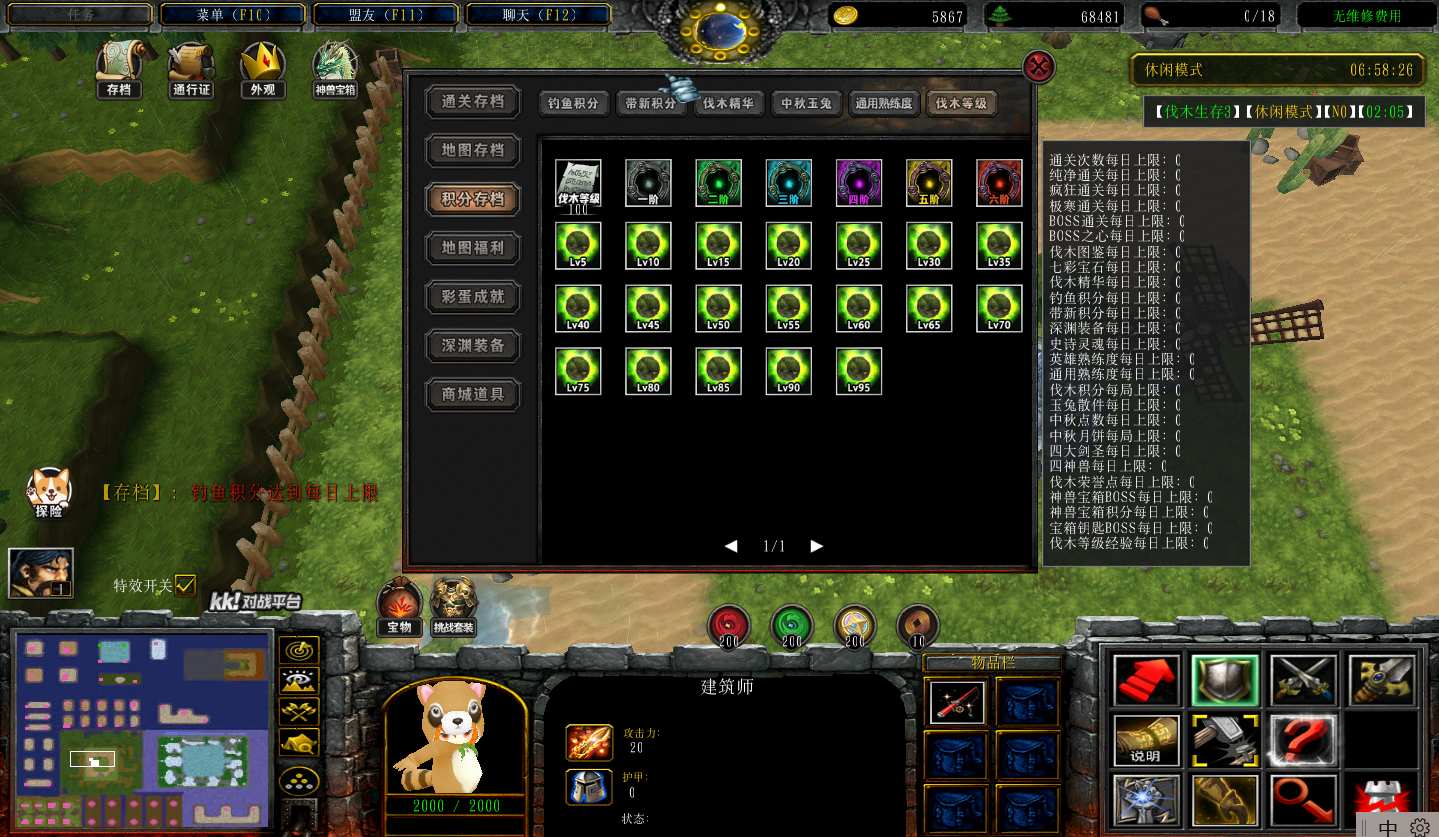This screenshot has height=837, width=1439.
Task: Open the 说明 command button
Action: (x=1146, y=741)
